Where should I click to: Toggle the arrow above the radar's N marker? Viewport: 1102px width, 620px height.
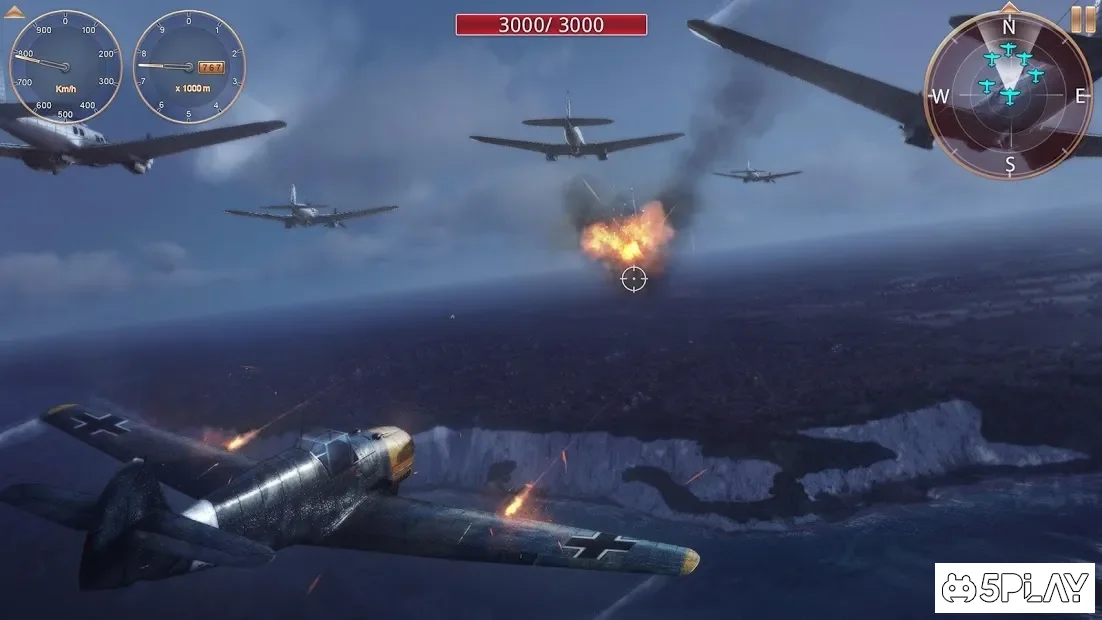click(1009, 8)
